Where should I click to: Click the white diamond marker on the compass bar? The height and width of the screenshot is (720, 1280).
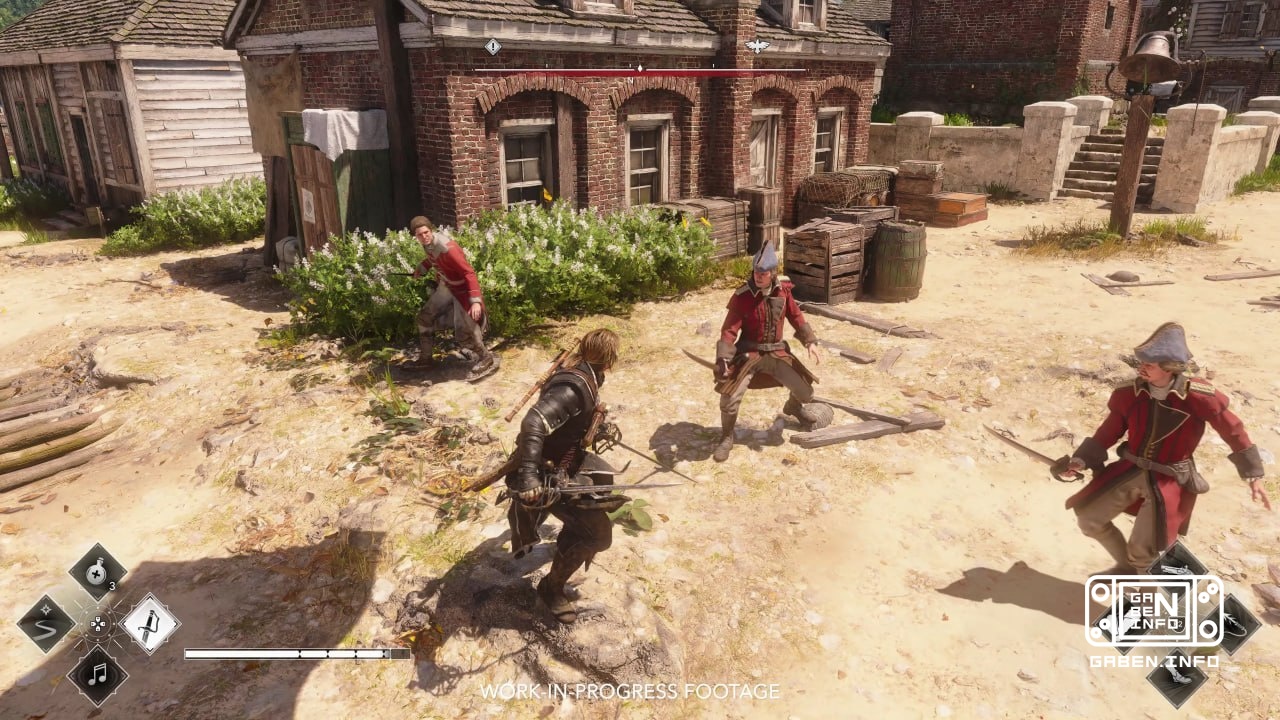tap(639, 69)
